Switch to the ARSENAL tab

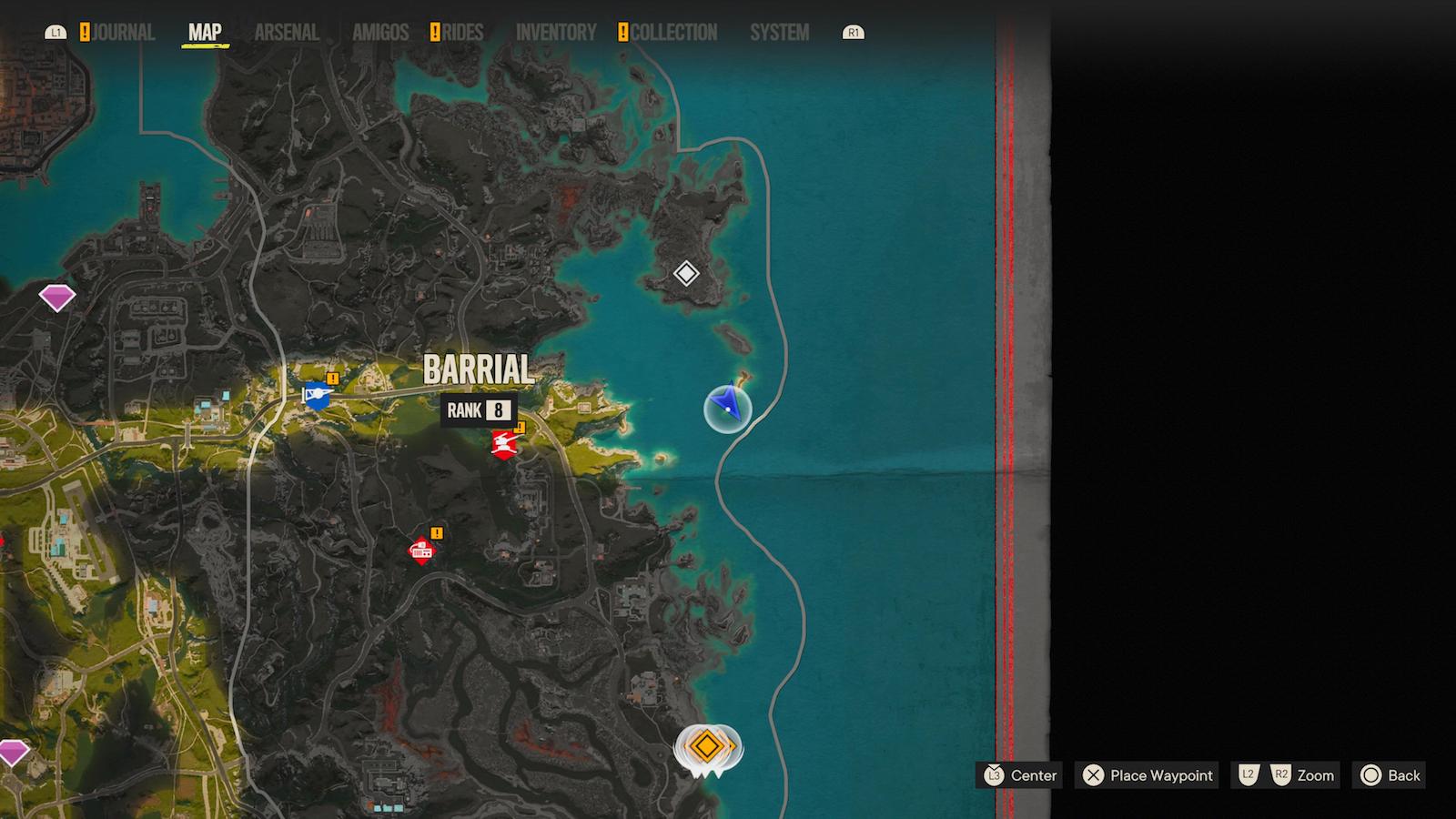pyautogui.click(x=287, y=30)
